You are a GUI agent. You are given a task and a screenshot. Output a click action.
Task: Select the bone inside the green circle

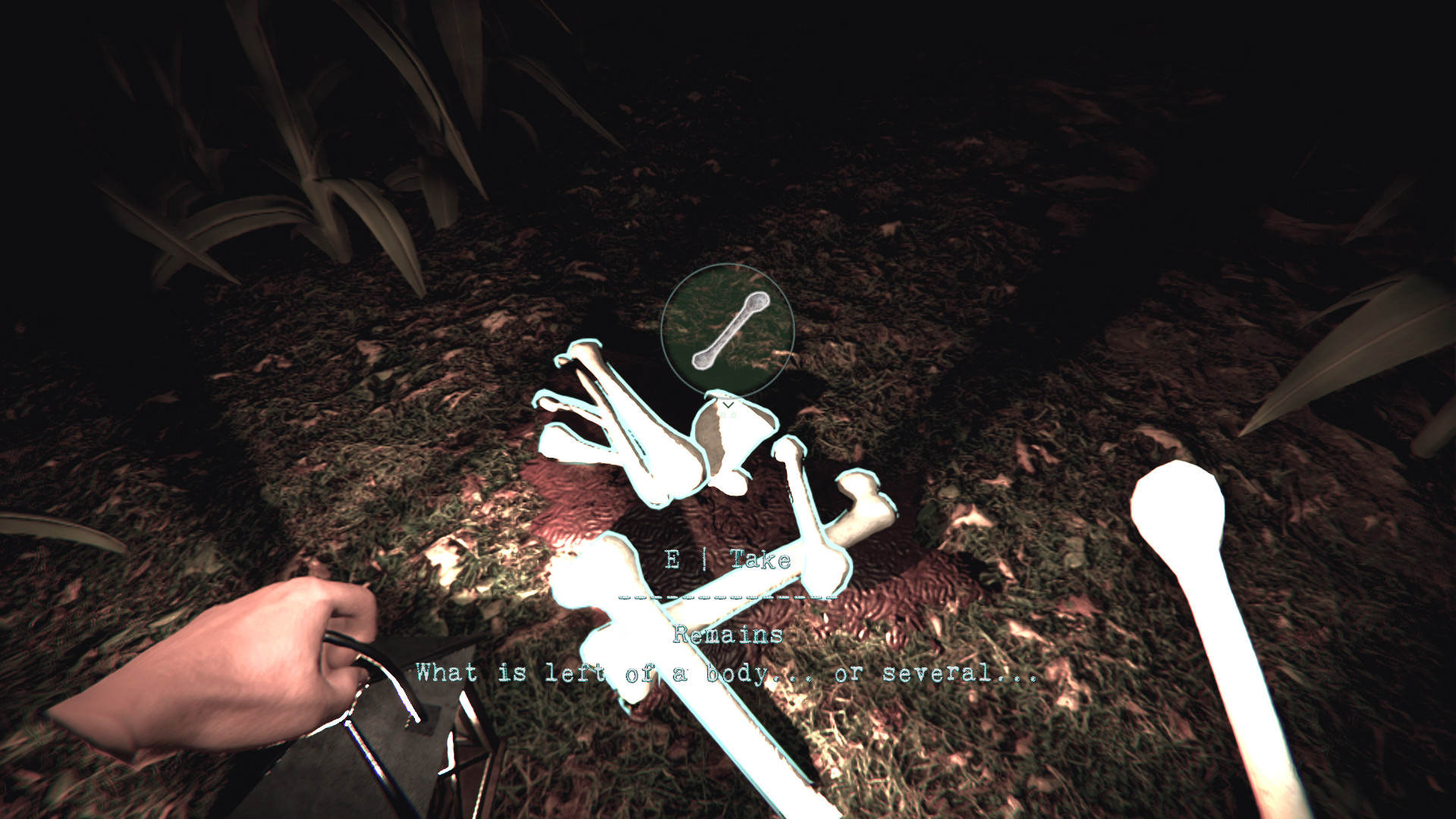731,332
